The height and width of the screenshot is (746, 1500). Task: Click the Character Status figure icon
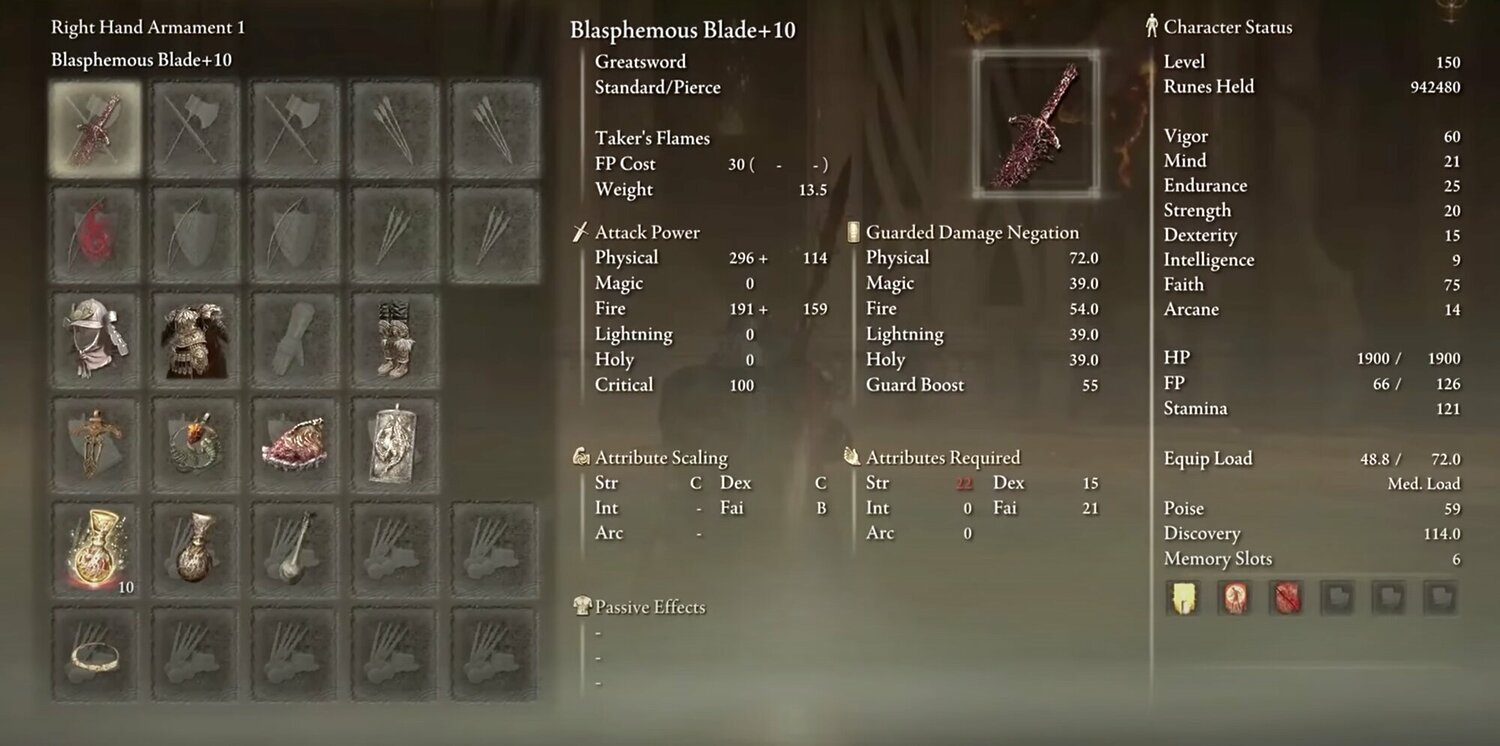tap(1150, 27)
